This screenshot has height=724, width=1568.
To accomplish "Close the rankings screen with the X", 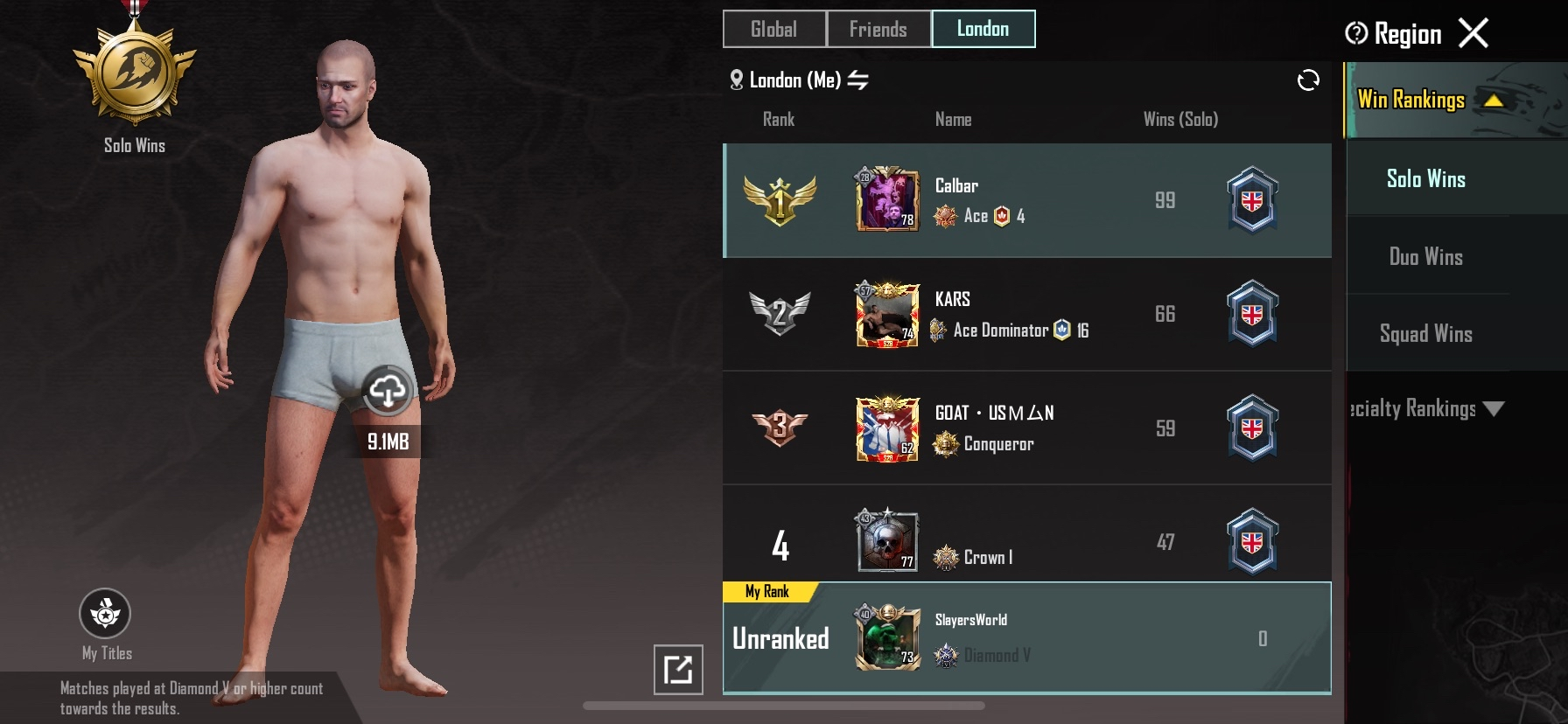I will 1473,33.
